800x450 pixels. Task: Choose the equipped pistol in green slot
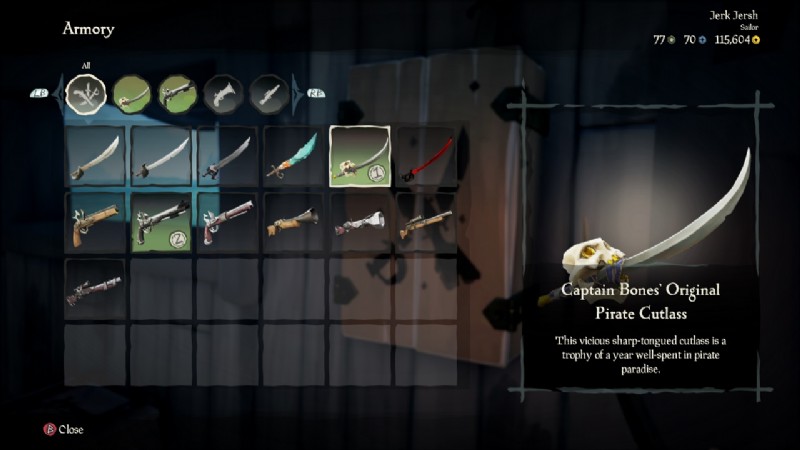162,221
